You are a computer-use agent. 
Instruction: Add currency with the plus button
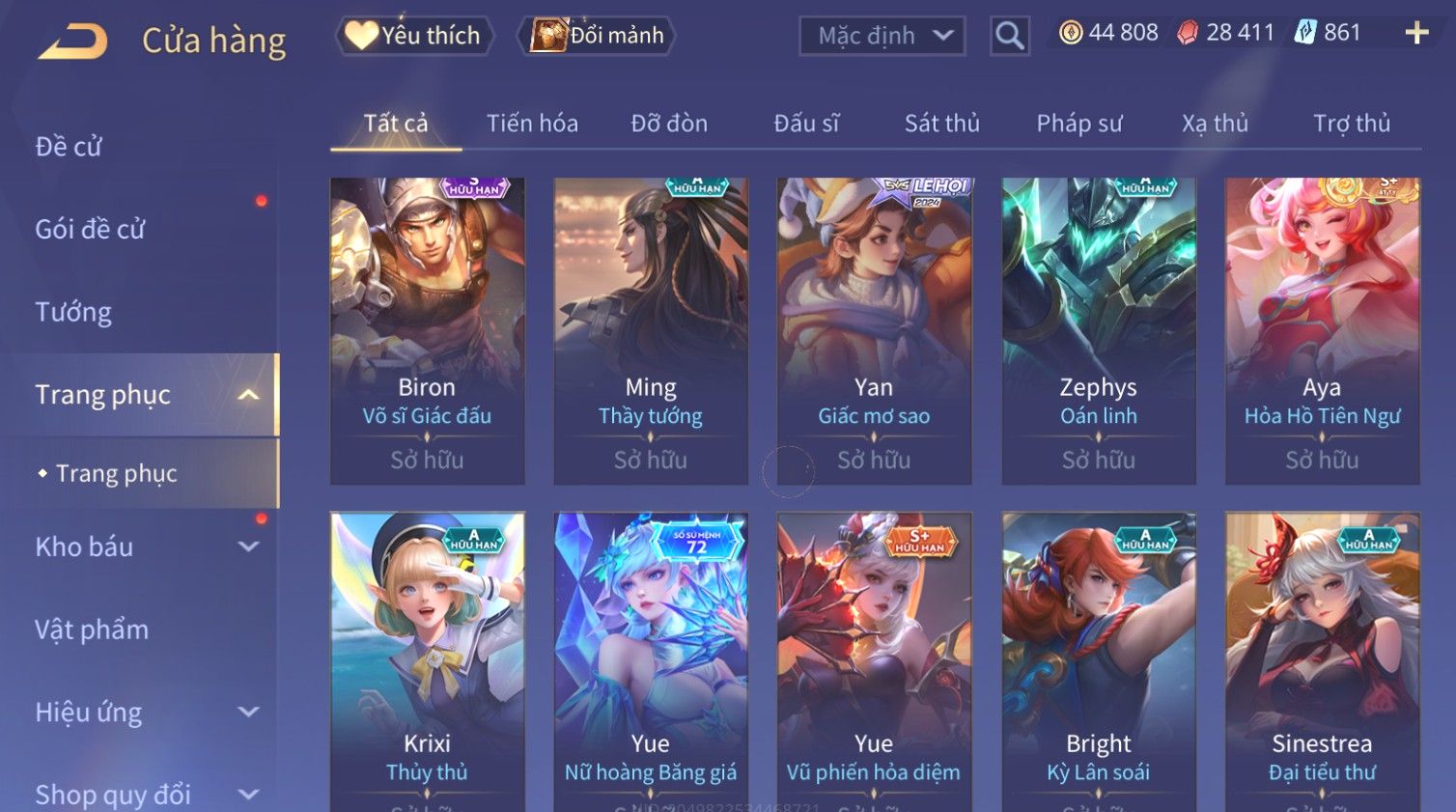pyautogui.click(x=1416, y=34)
